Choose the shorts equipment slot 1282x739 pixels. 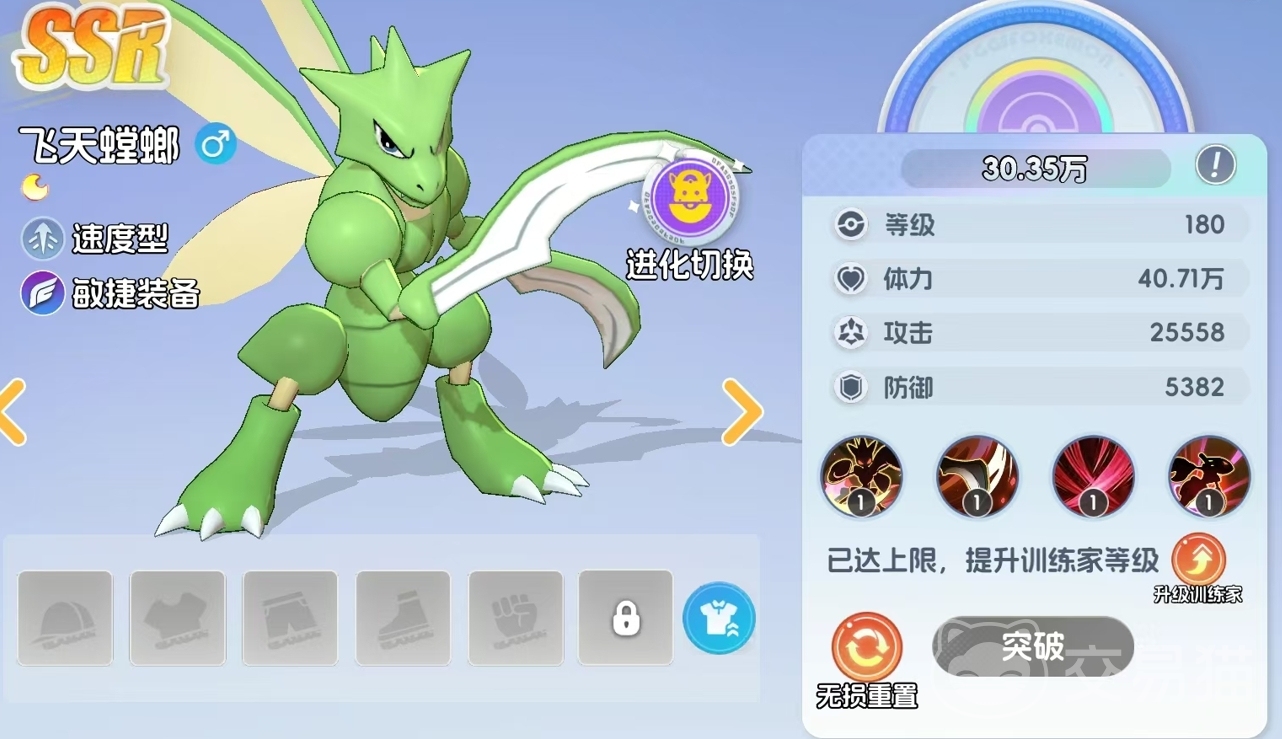pos(290,617)
